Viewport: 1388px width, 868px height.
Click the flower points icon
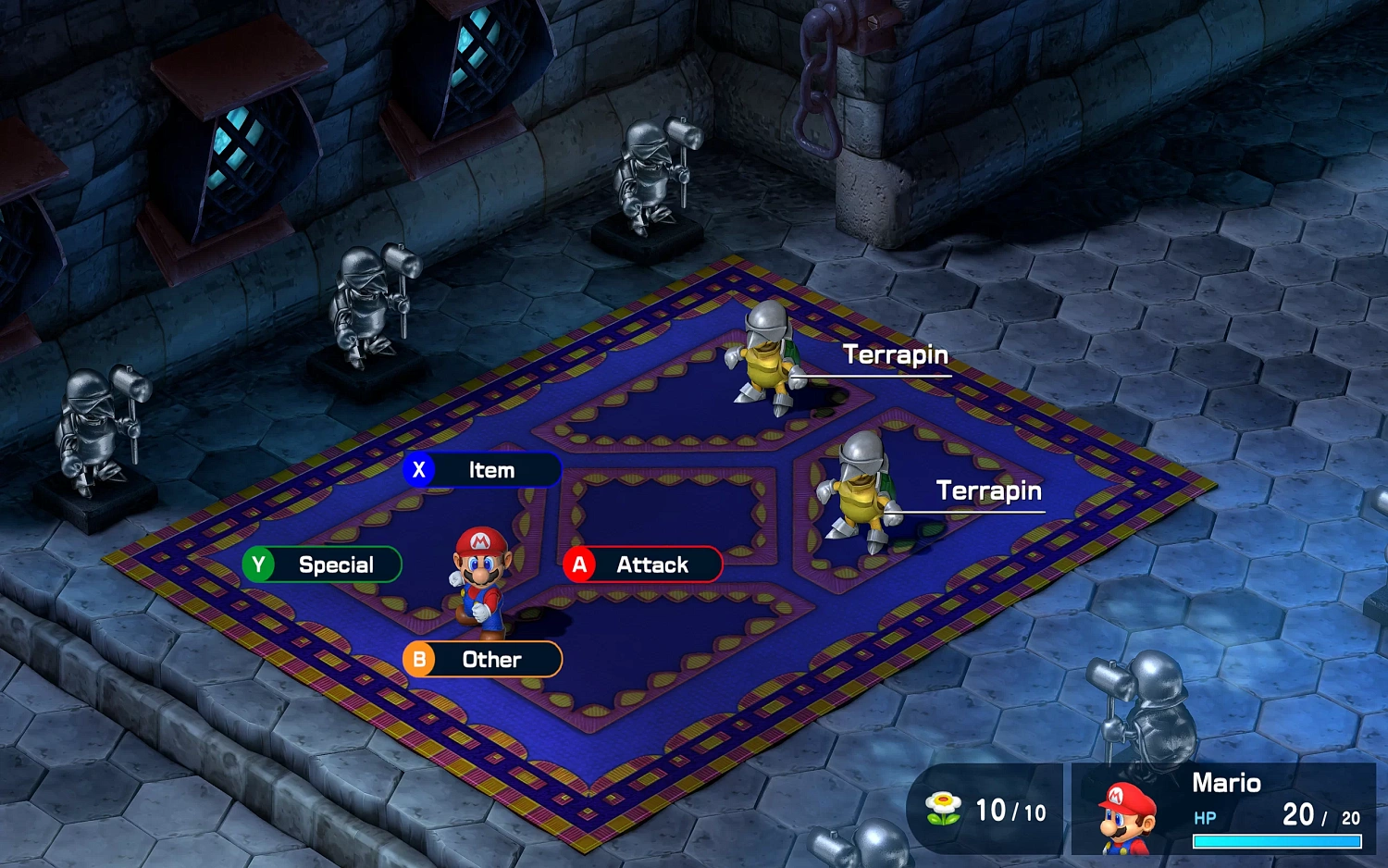click(x=943, y=808)
